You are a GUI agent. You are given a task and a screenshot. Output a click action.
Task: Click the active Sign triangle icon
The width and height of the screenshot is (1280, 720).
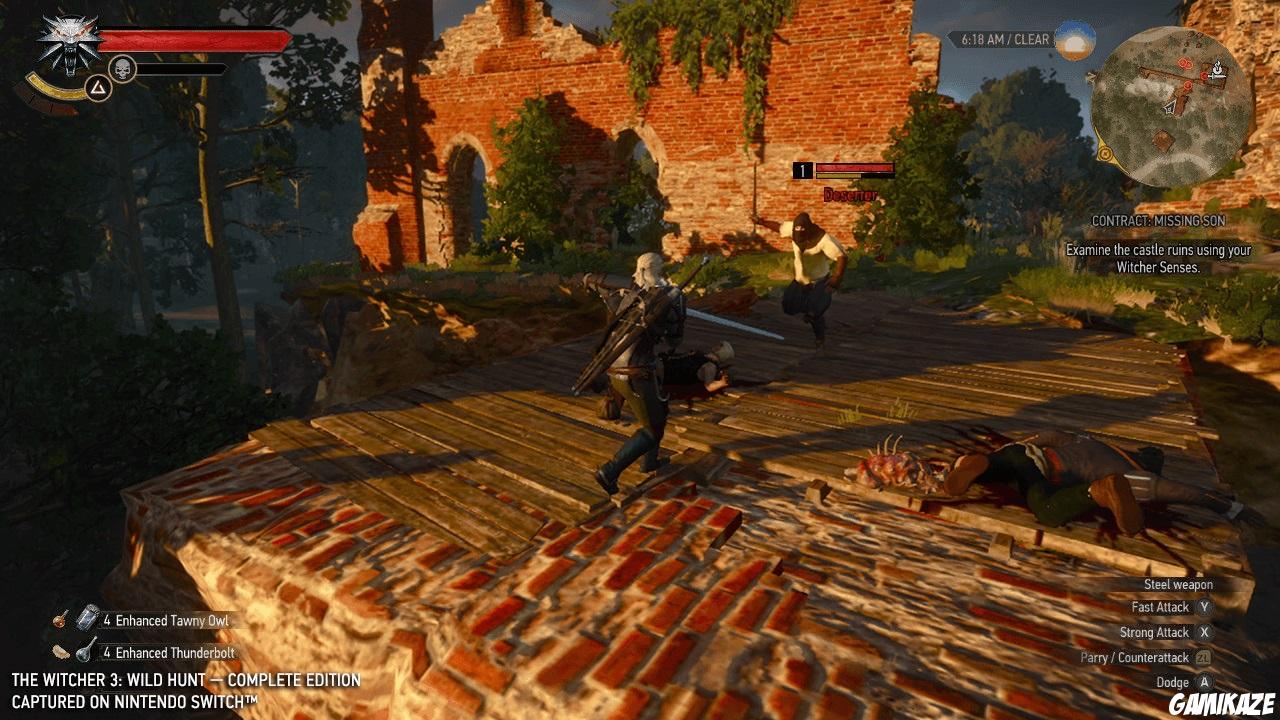(x=98, y=88)
